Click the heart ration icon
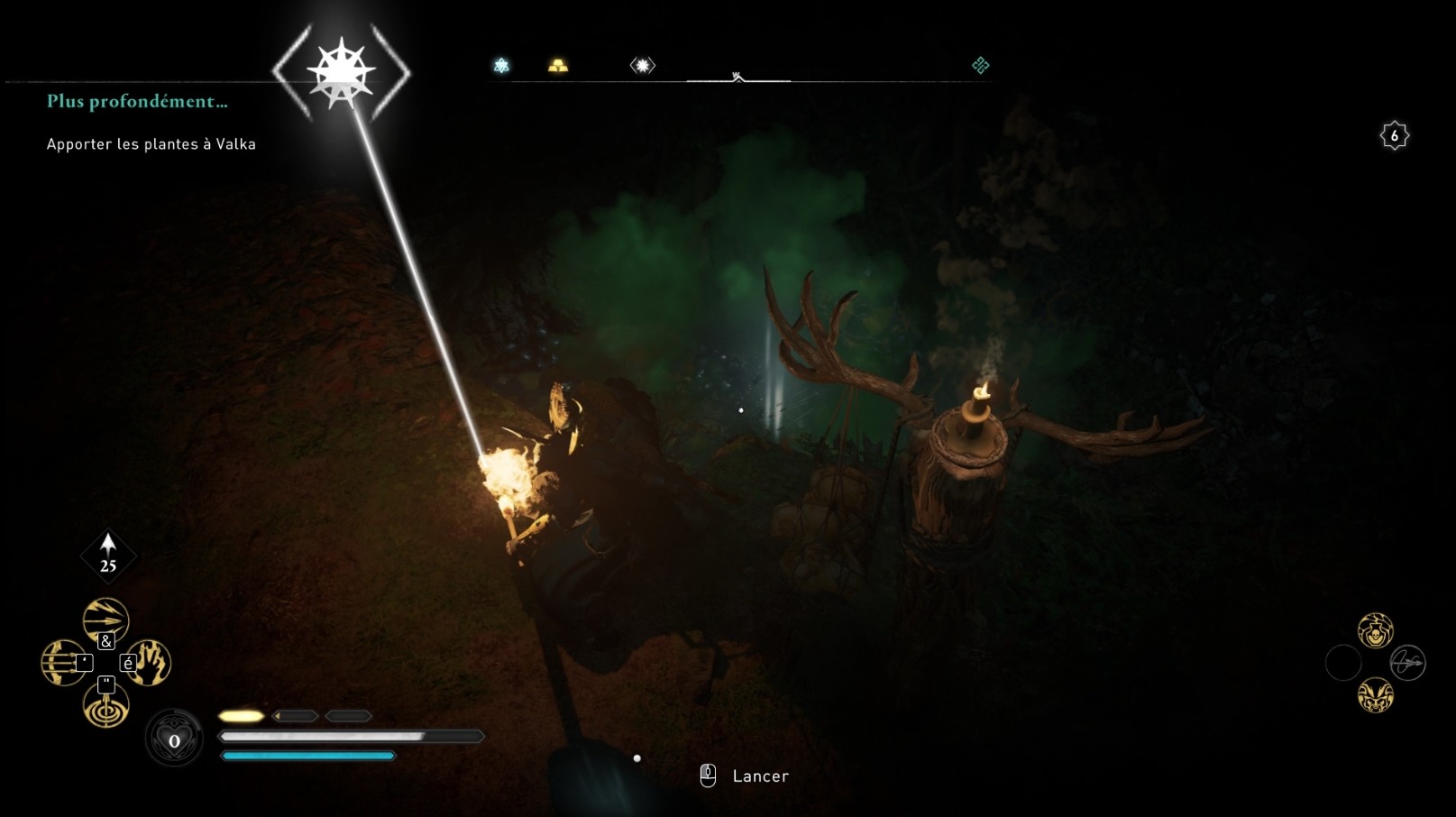This screenshot has width=1456, height=817. tap(174, 739)
